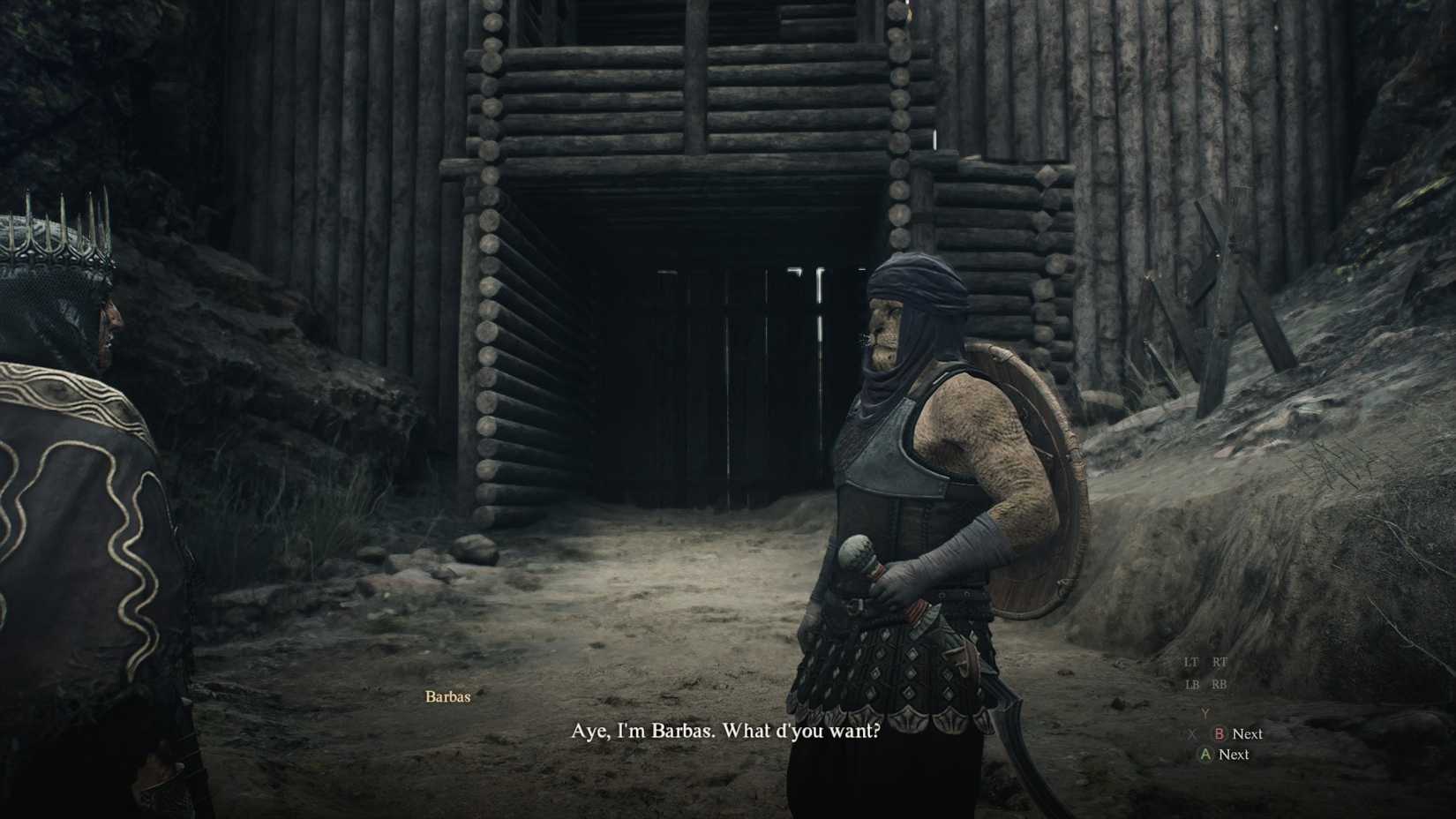This screenshot has height=819, width=1456.
Task: Select the B button prompt icon
Action: coord(1220,733)
